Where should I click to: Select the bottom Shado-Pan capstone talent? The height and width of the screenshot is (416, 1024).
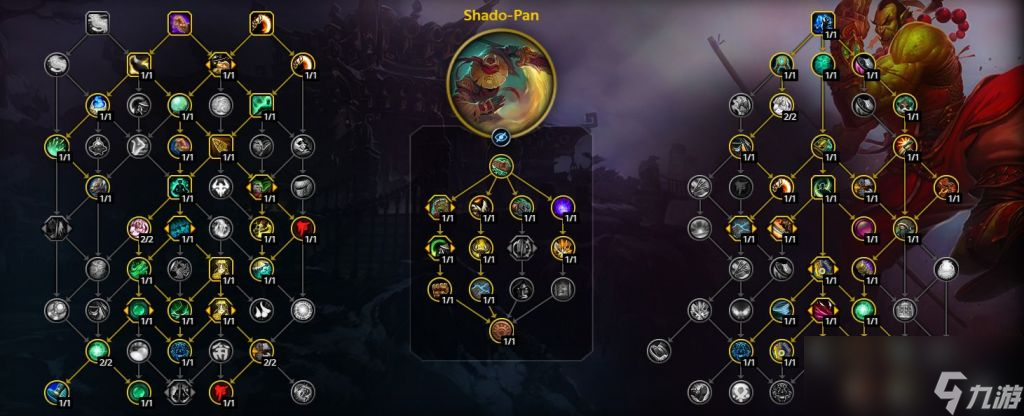coord(501,333)
